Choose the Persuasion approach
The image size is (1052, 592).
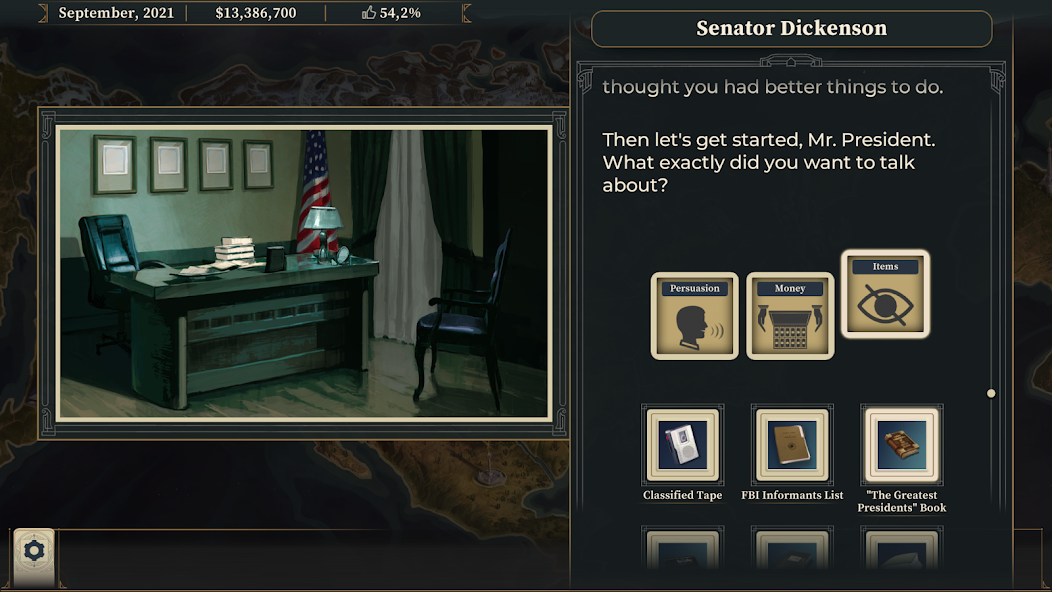[x=694, y=316]
